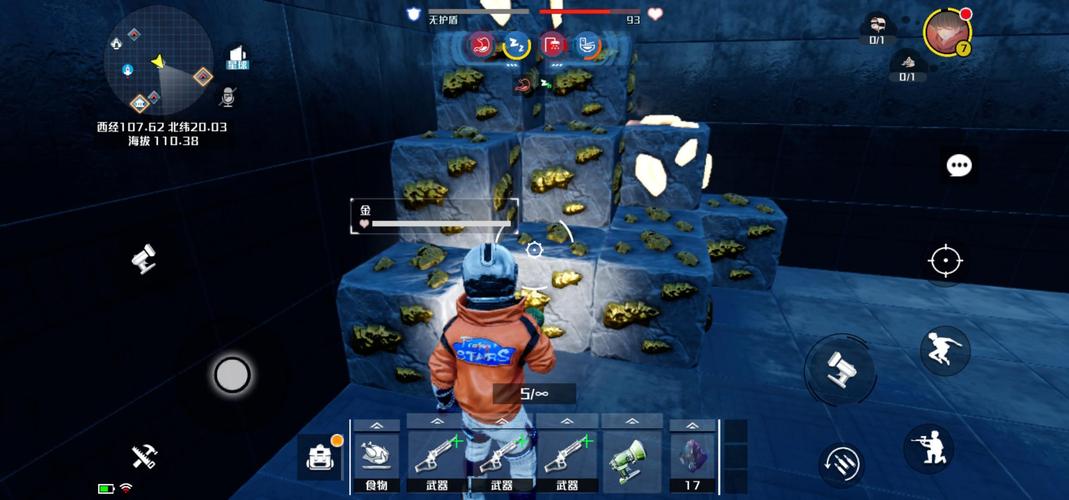Open the crossed hammer and wrench menu
The height and width of the screenshot is (500, 1069).
(x=145, y=455)
